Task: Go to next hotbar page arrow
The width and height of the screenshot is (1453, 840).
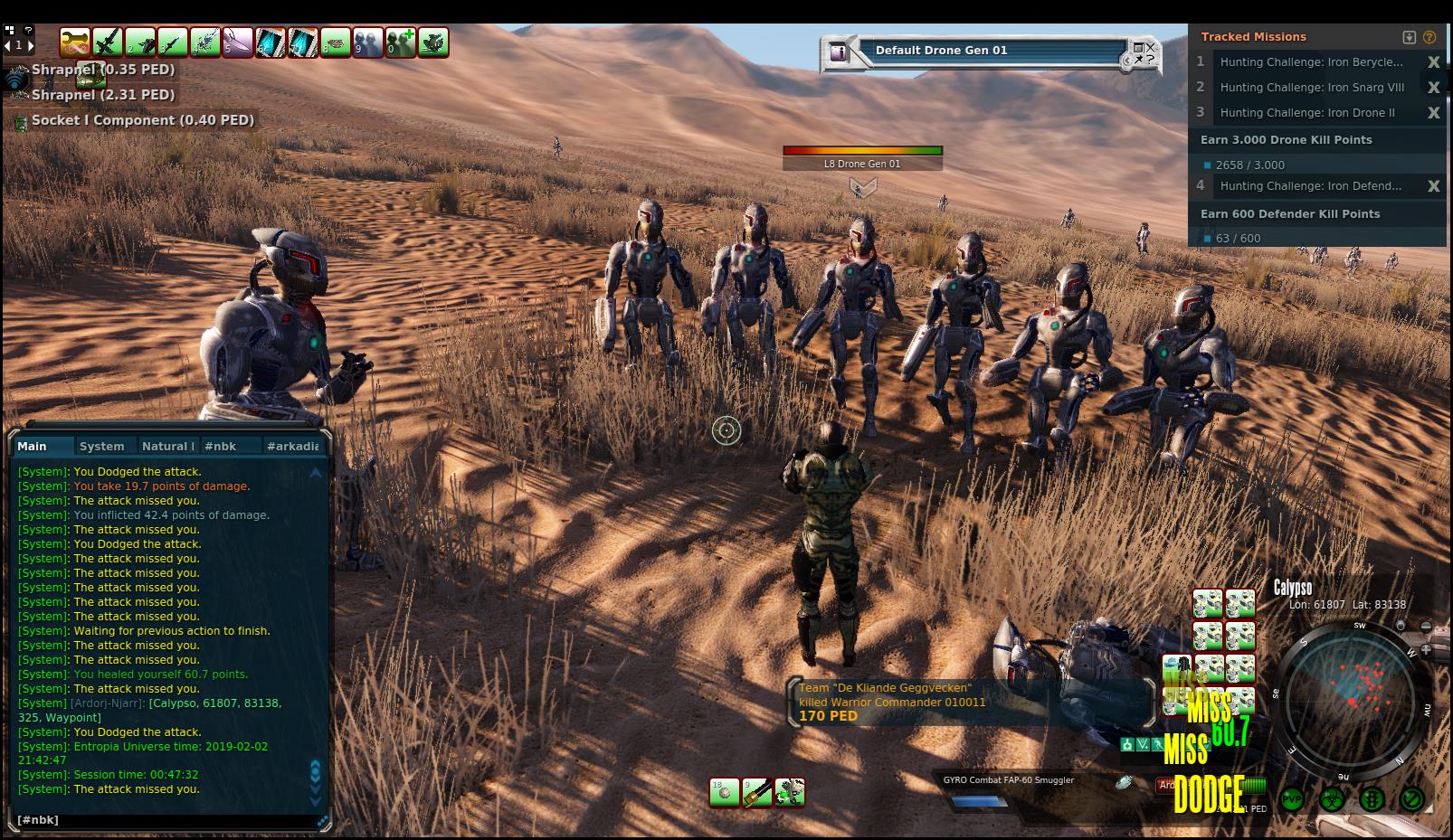Action: [30, 44]
